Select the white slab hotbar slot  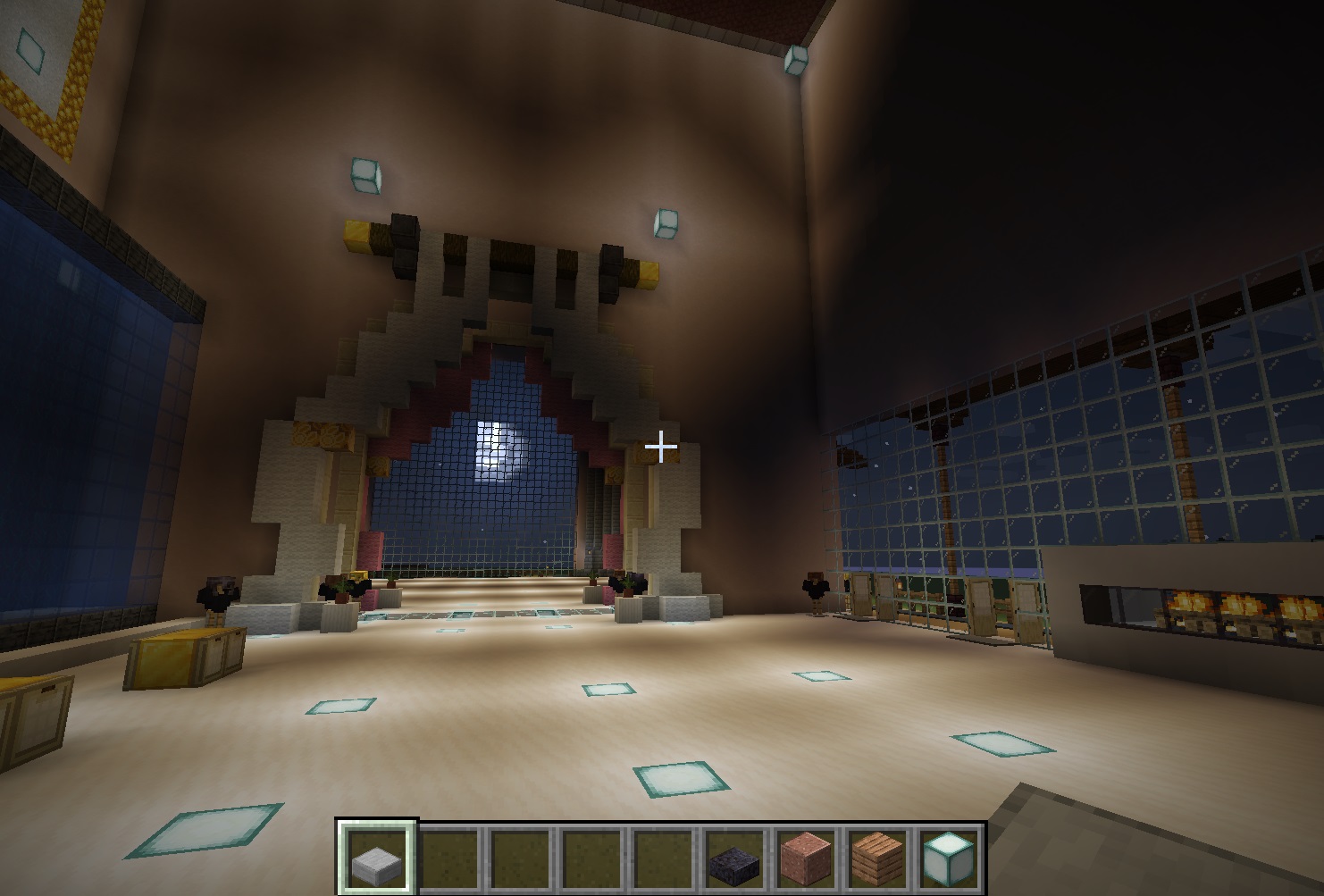click(376, 859)
